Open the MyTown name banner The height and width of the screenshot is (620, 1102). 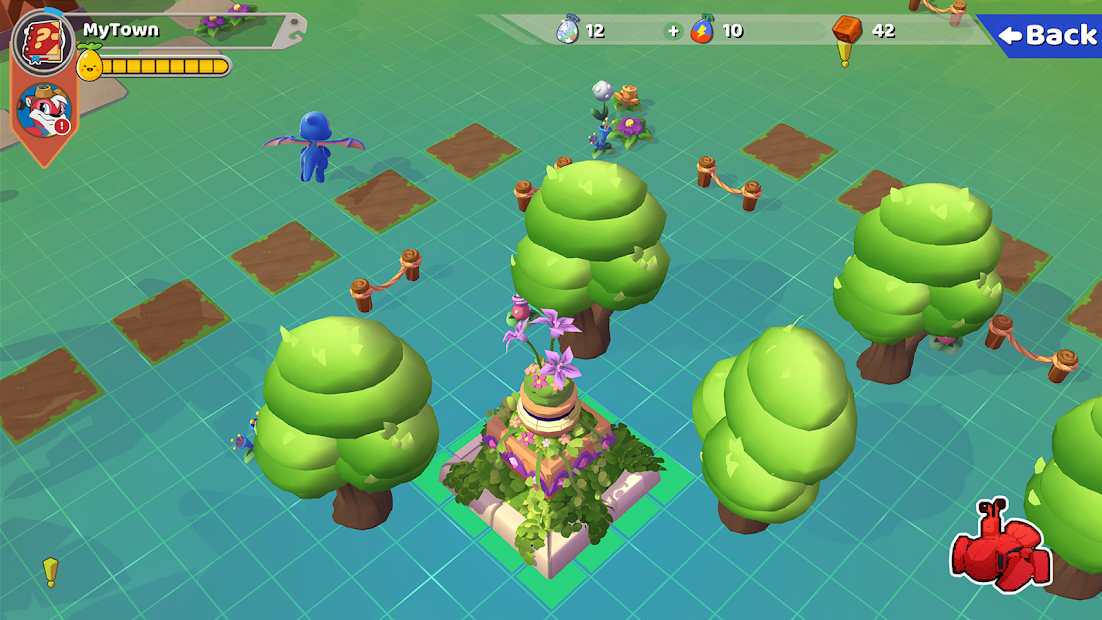click(121, 30)
